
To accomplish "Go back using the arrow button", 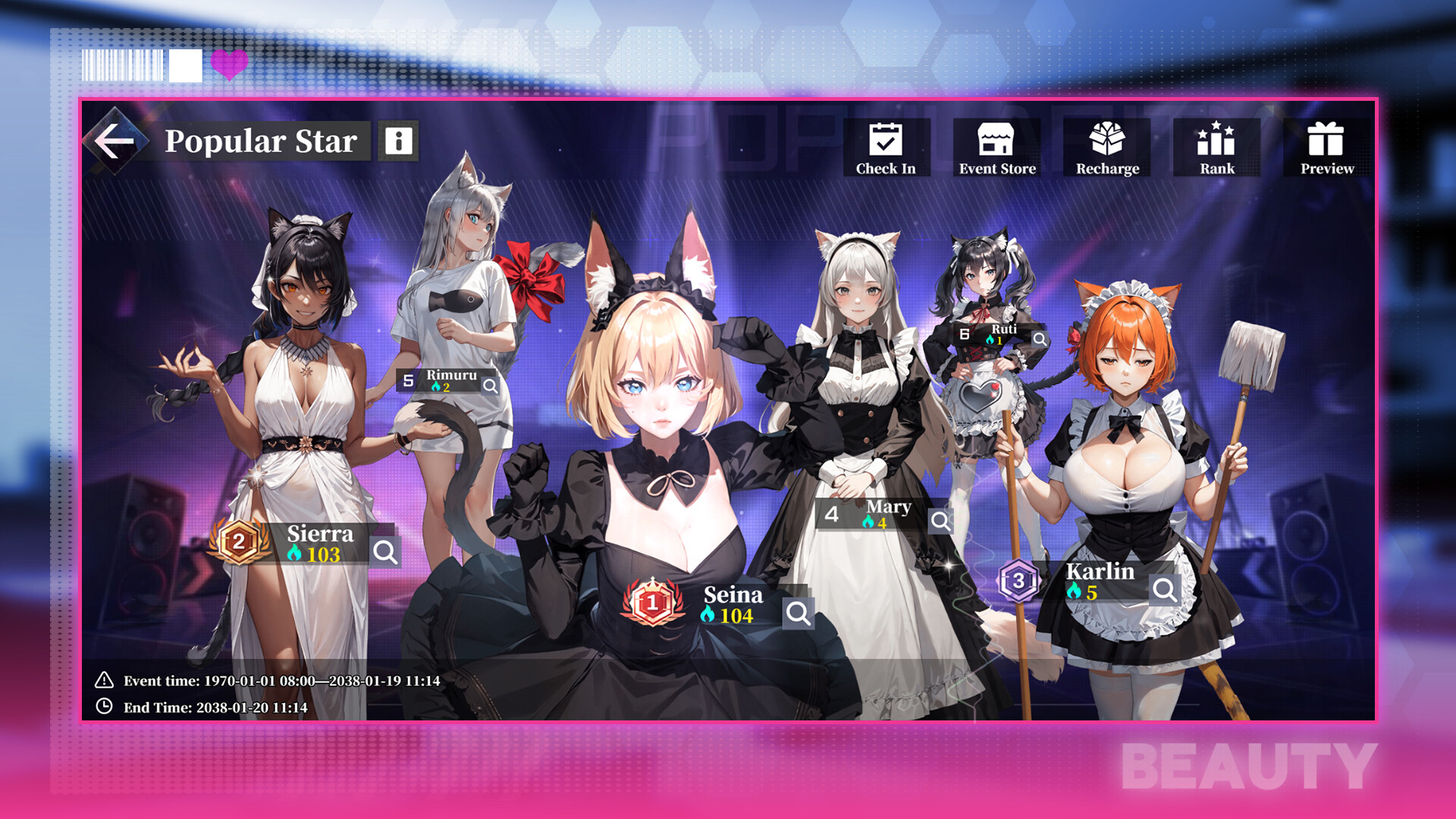I will (115, 140).
